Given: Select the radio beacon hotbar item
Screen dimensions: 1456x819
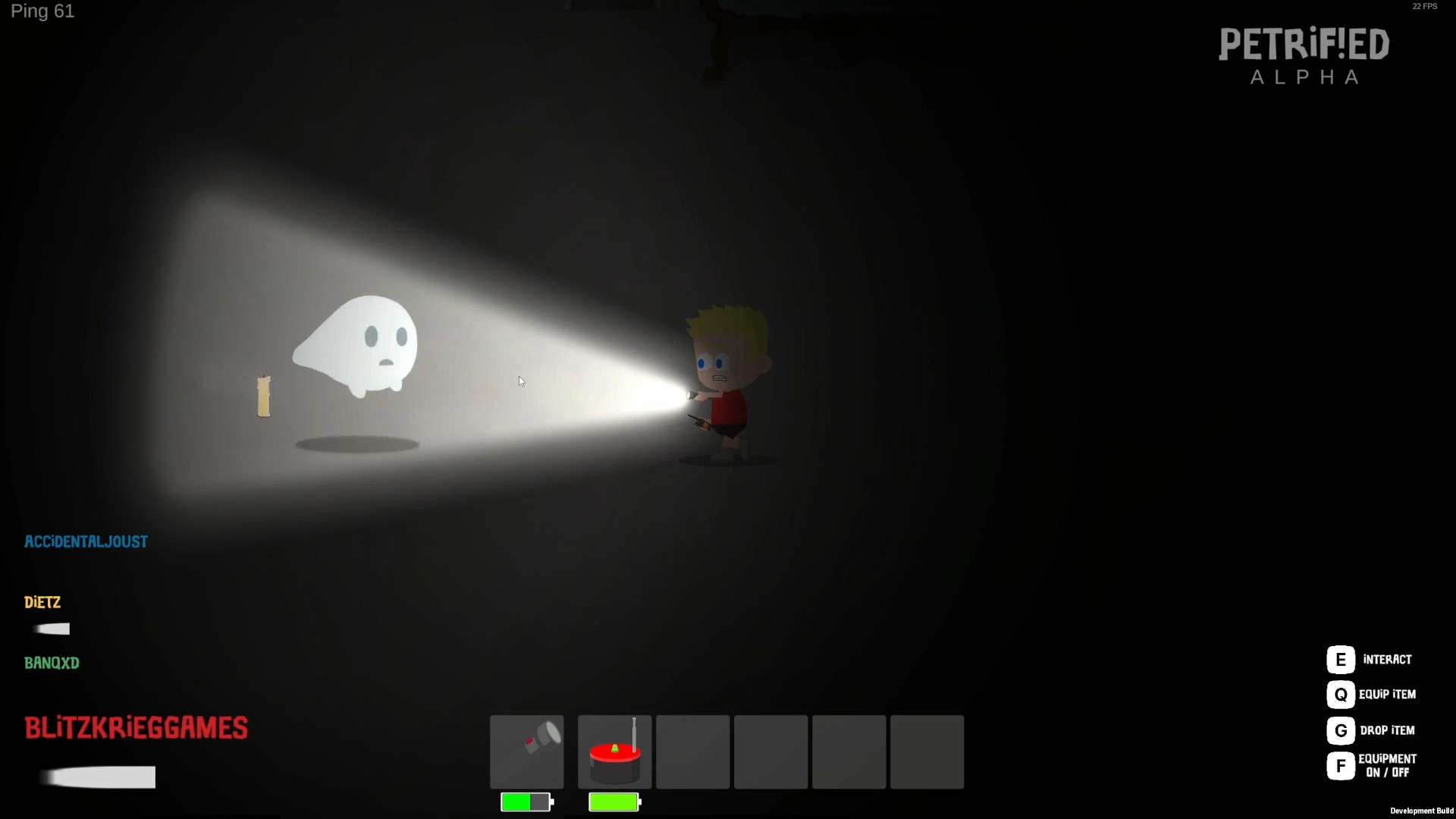Looking at the screenshot, I should coord(613,752).
